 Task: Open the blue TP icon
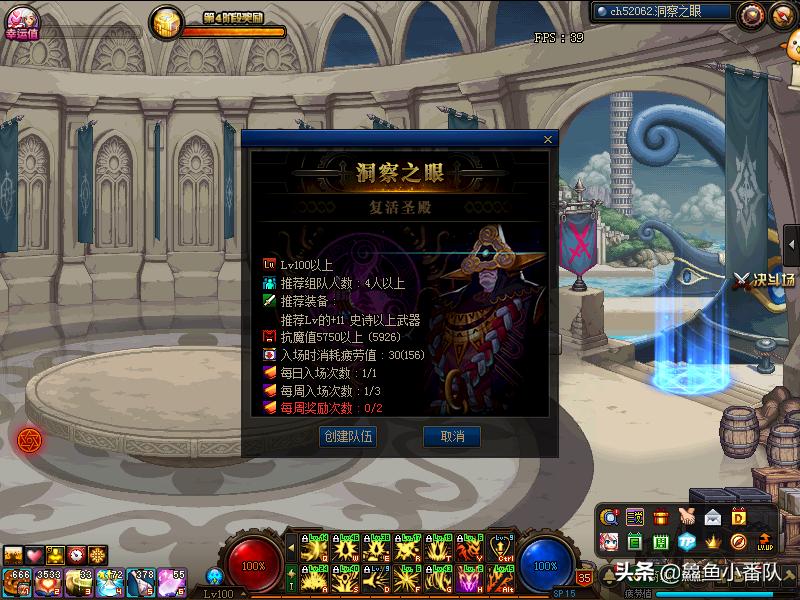(687, 542)
